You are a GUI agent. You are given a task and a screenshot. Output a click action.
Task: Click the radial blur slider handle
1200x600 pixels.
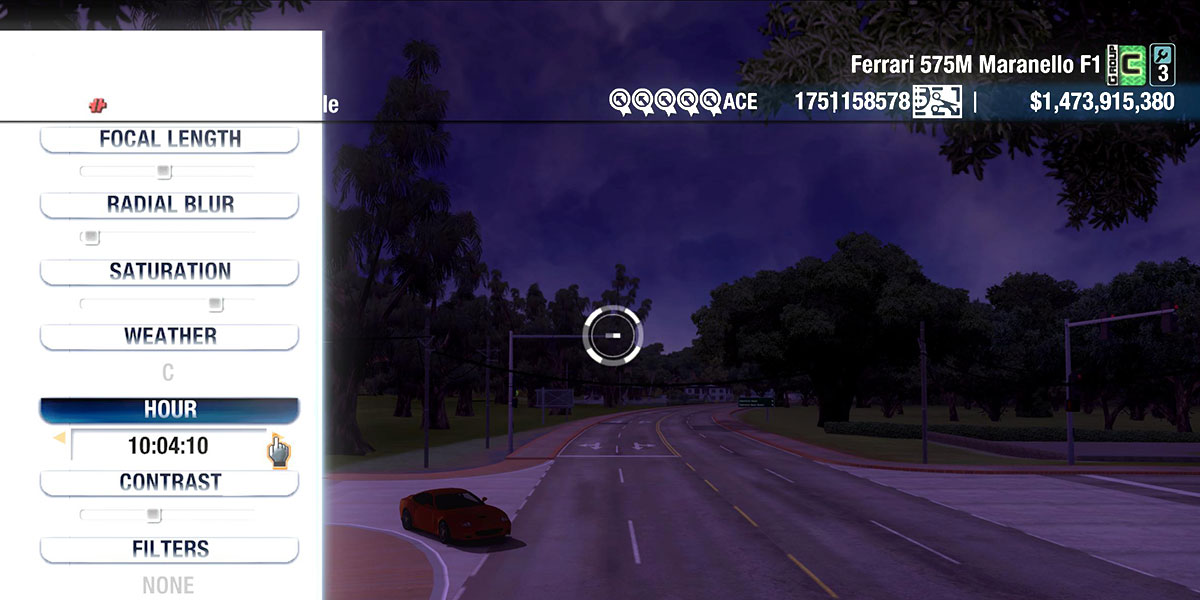[91, 238]
